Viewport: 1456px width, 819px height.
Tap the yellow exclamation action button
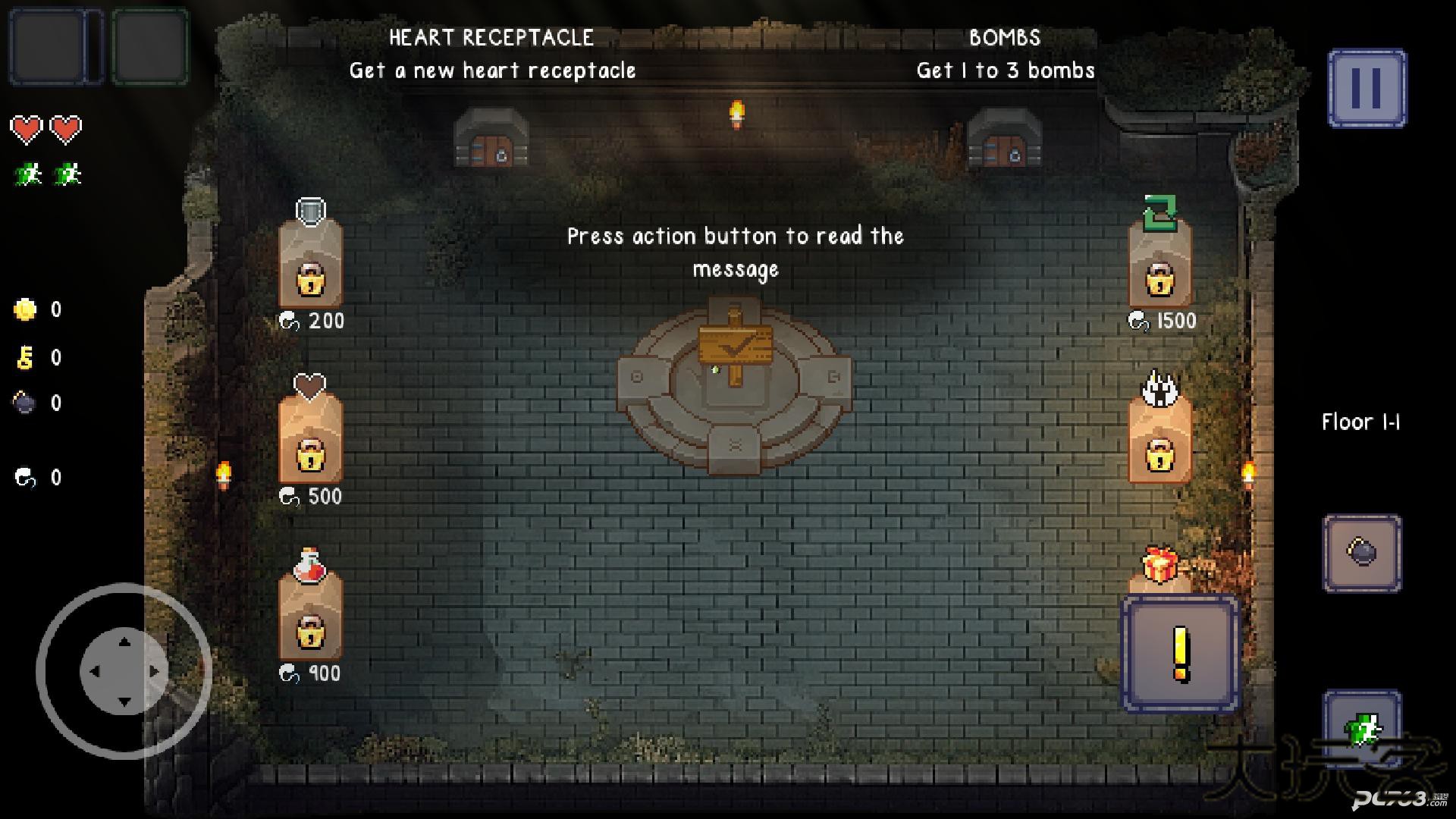[1180, 654]
